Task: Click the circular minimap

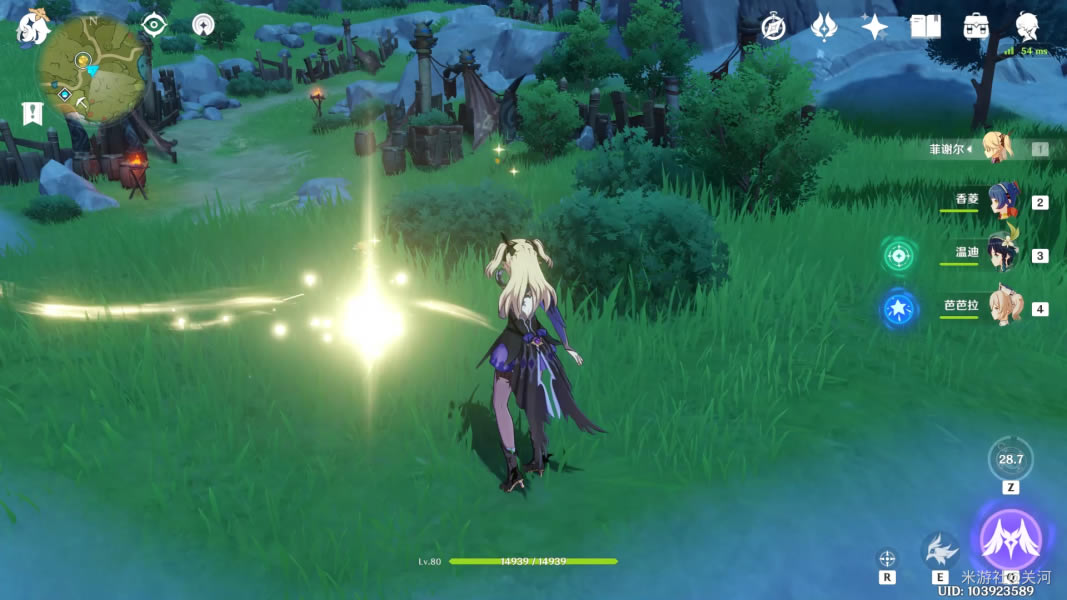Action: pyautogui.click(x=91, y=69)
